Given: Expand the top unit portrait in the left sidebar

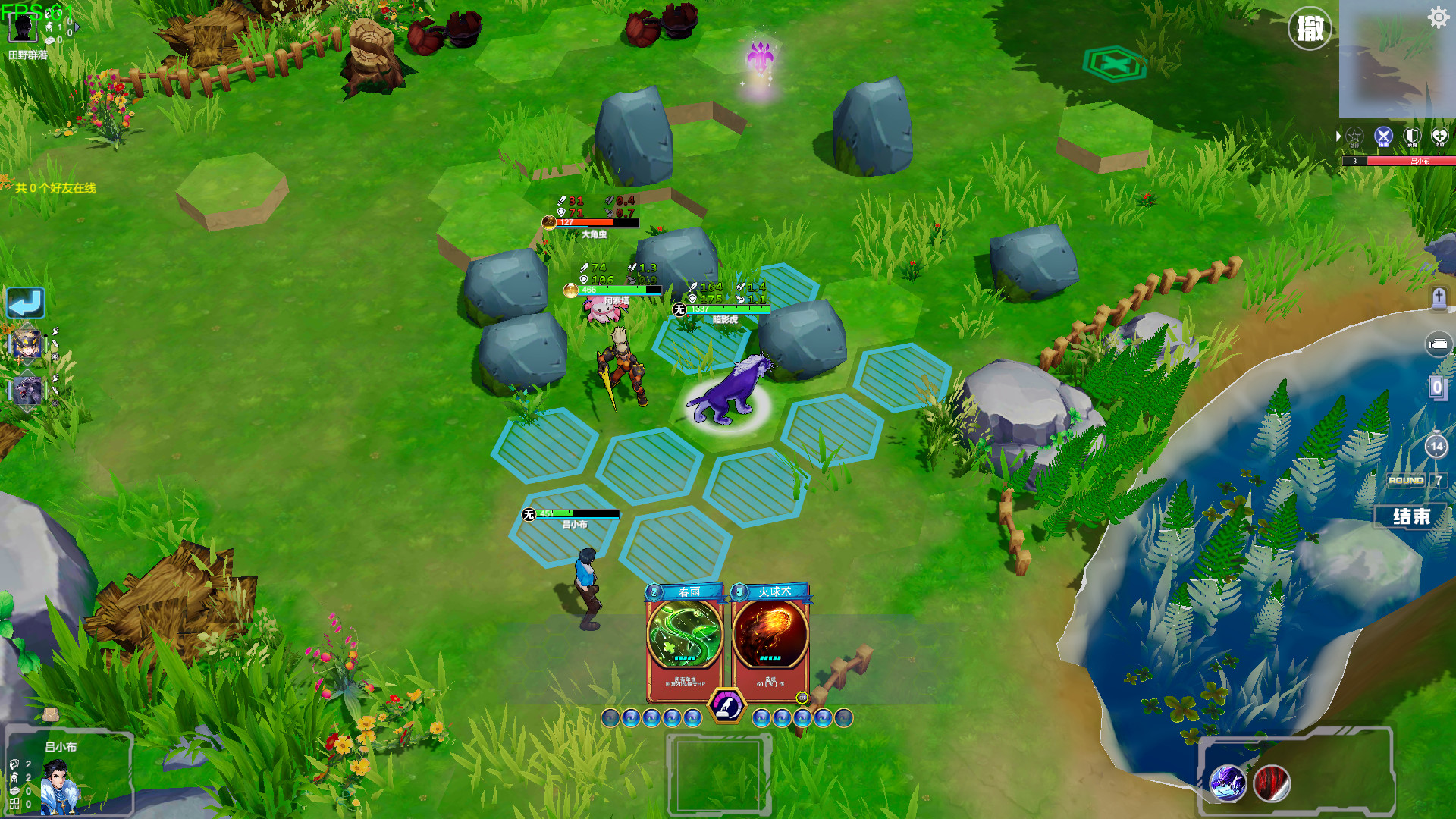Looking at the screenshot, I should pyautogui.click(x=27, y=346).
